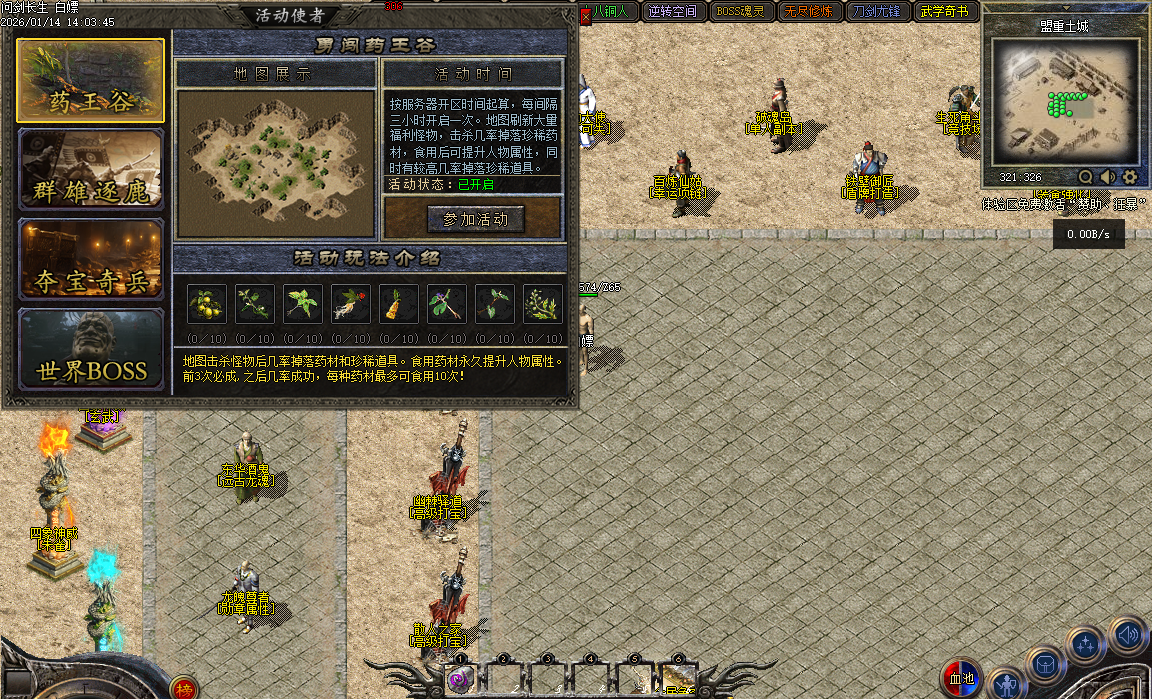Click the minimap magnifier search icon
This screenshot has height=699, width=1152.
tap(1085, 177)
